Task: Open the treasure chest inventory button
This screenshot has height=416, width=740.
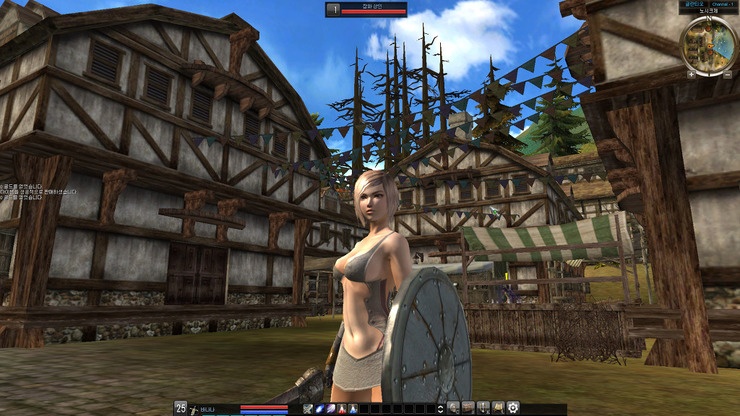Action: pos(468,408)
